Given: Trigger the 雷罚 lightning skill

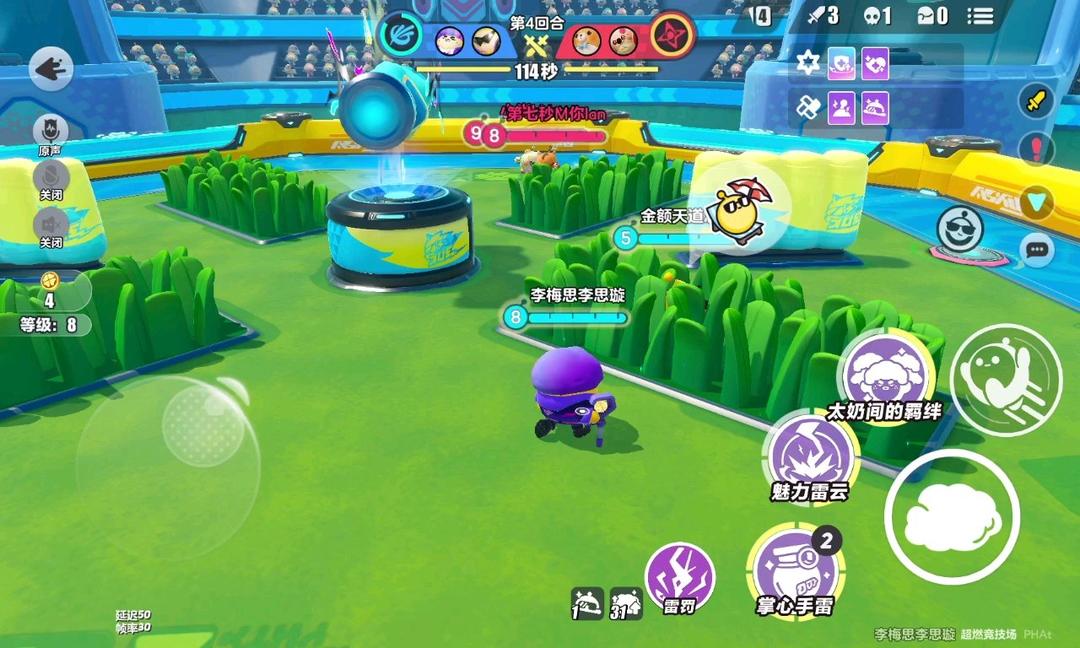Looking at the screenshot, I should point(680,575).
